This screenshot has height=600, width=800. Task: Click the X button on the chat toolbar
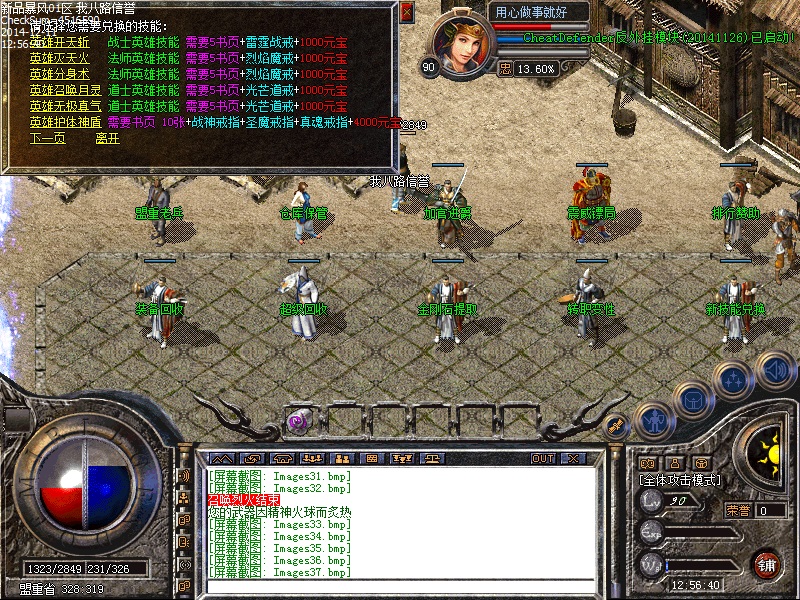[x=572, y=458]
